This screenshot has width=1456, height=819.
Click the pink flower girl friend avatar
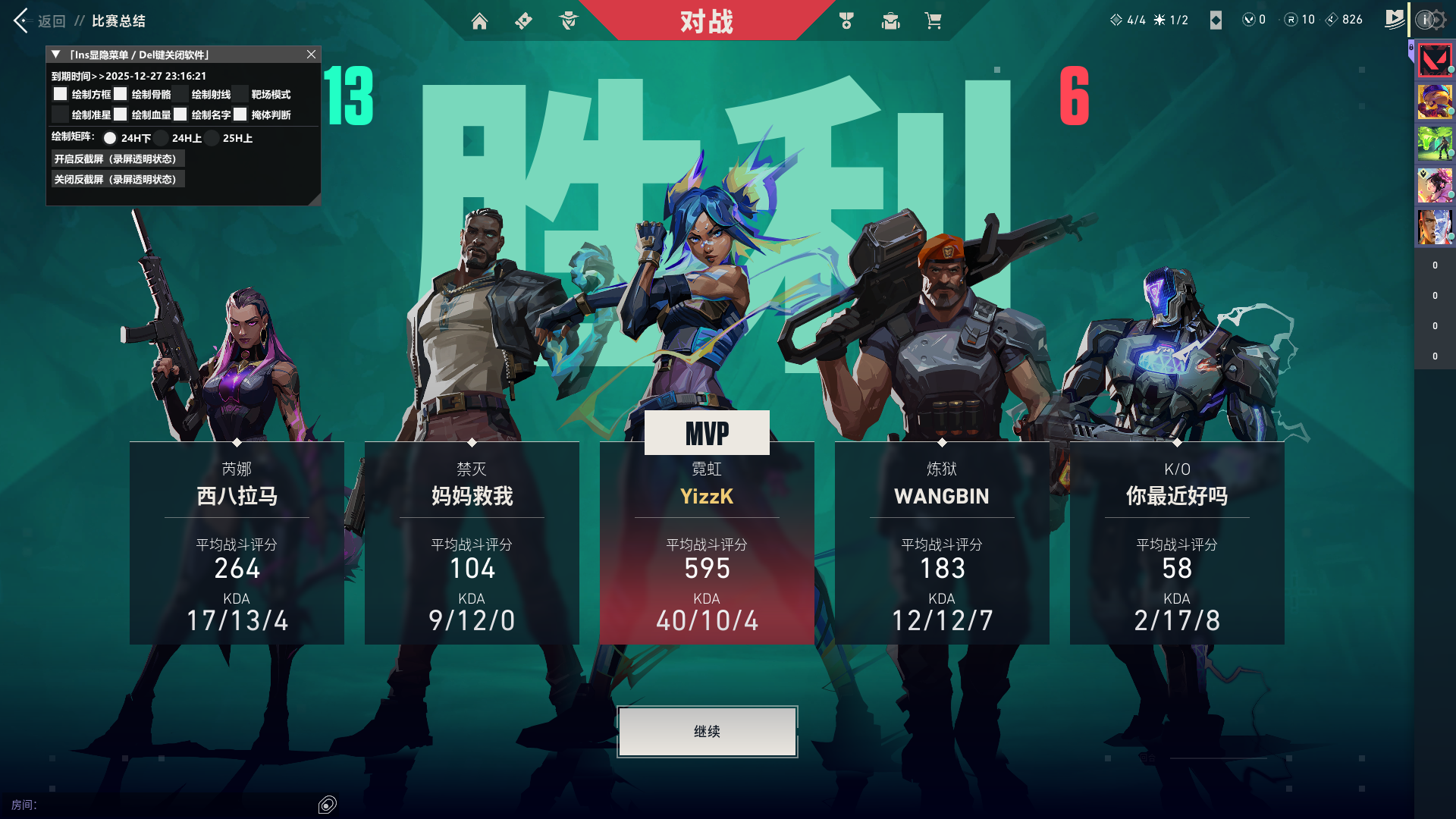click(1435, 185)
